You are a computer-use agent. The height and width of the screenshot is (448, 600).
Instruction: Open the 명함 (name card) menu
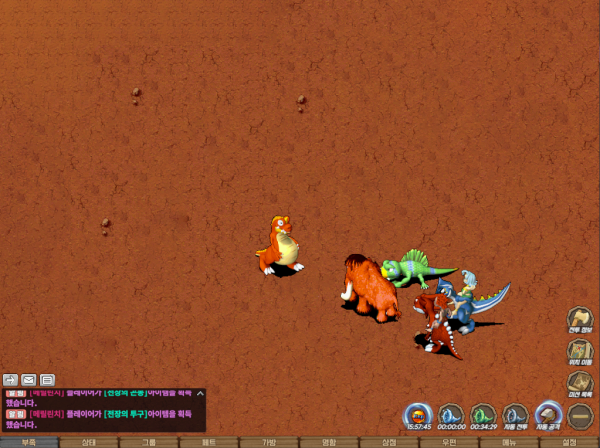pyautogui.click(x=329, y=441)
